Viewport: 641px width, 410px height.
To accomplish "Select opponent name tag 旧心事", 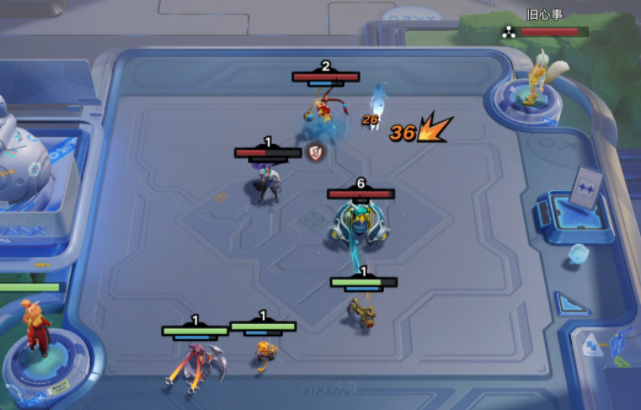I will [x=544, y=16].
